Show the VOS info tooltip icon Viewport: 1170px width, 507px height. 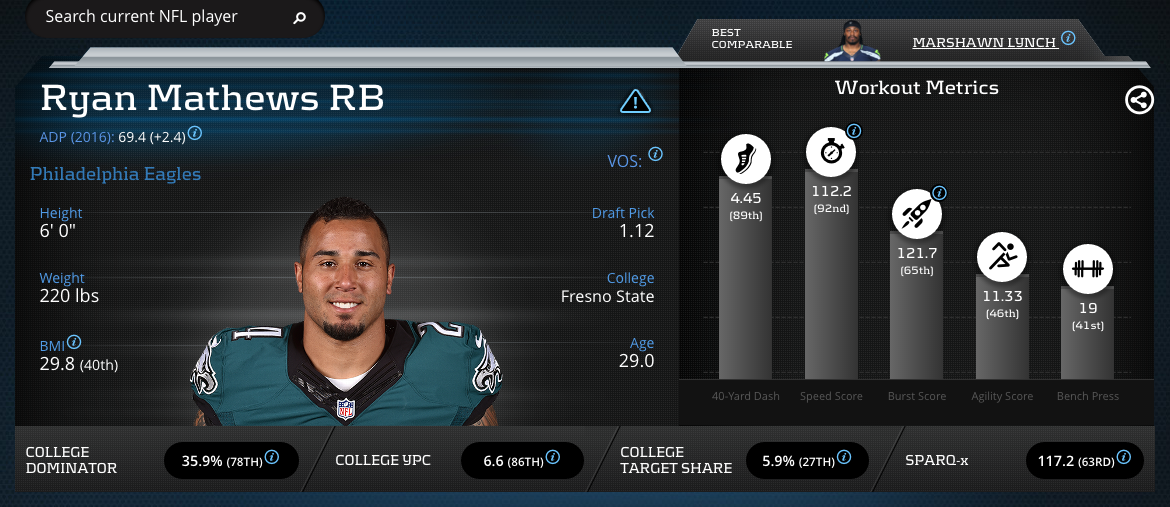pos(656,154)
